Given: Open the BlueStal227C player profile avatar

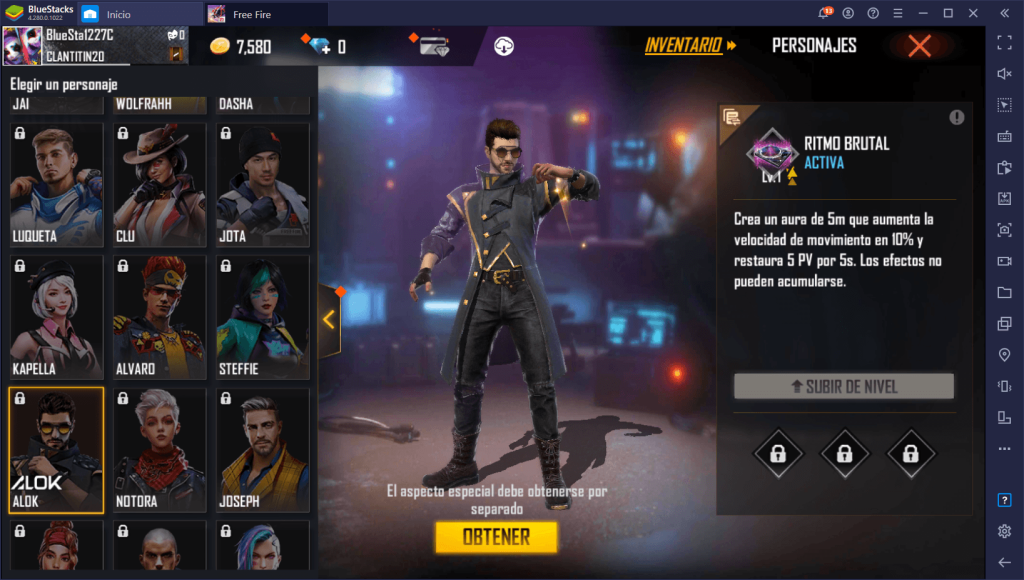Looking at the screenshot, I should (x=21, y=46).
